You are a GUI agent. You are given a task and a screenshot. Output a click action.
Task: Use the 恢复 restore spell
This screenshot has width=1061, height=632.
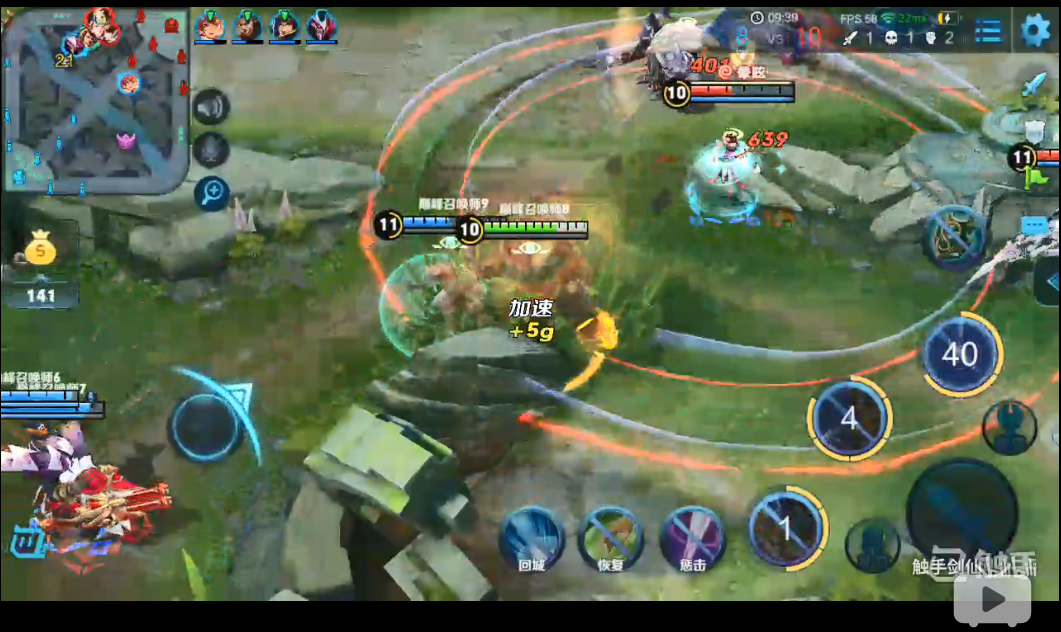[611, 536]
